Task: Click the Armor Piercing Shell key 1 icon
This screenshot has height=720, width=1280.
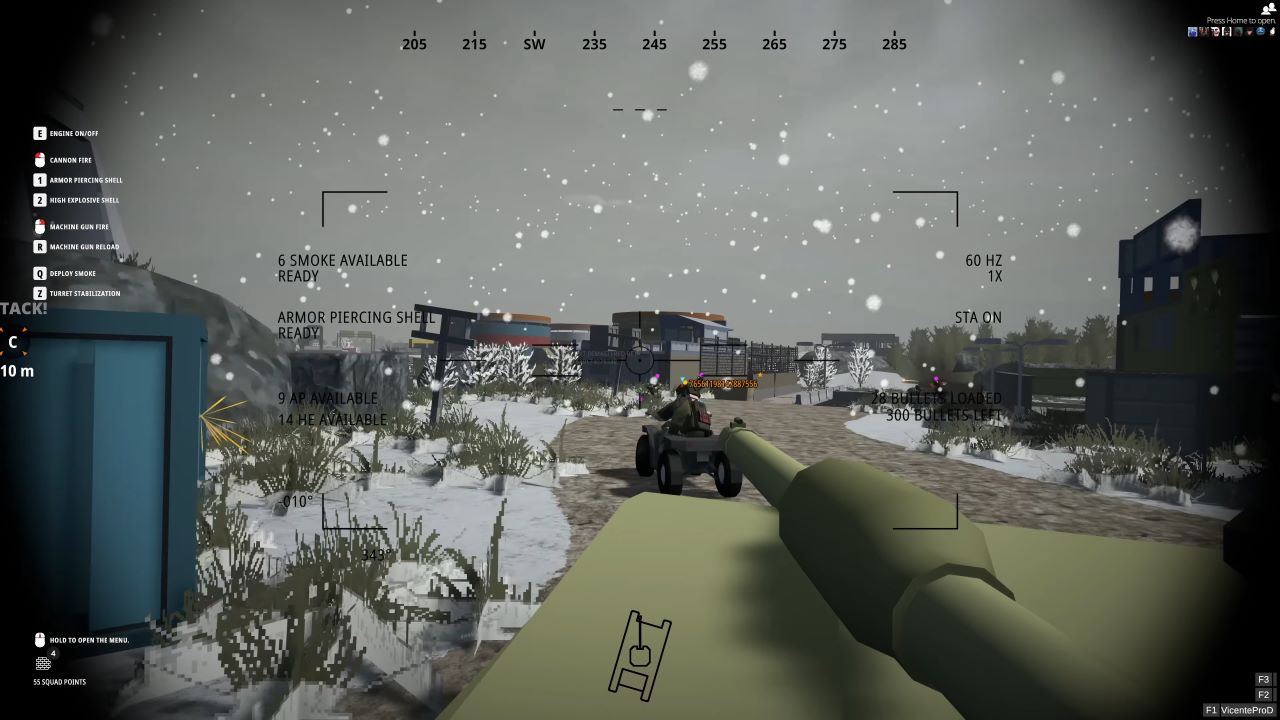Action: point(38,180)
